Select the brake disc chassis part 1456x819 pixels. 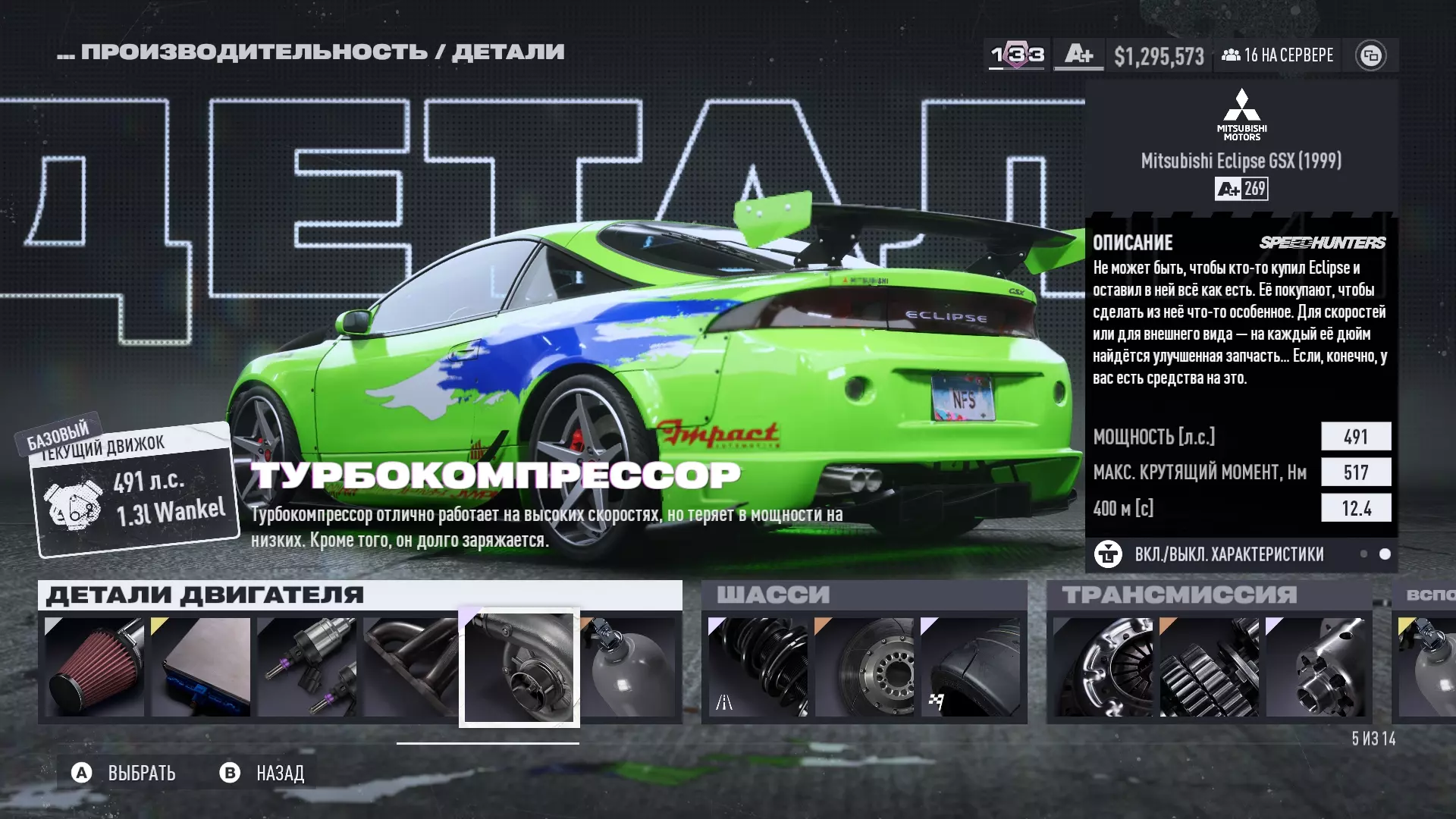click(x=864, y=667)
